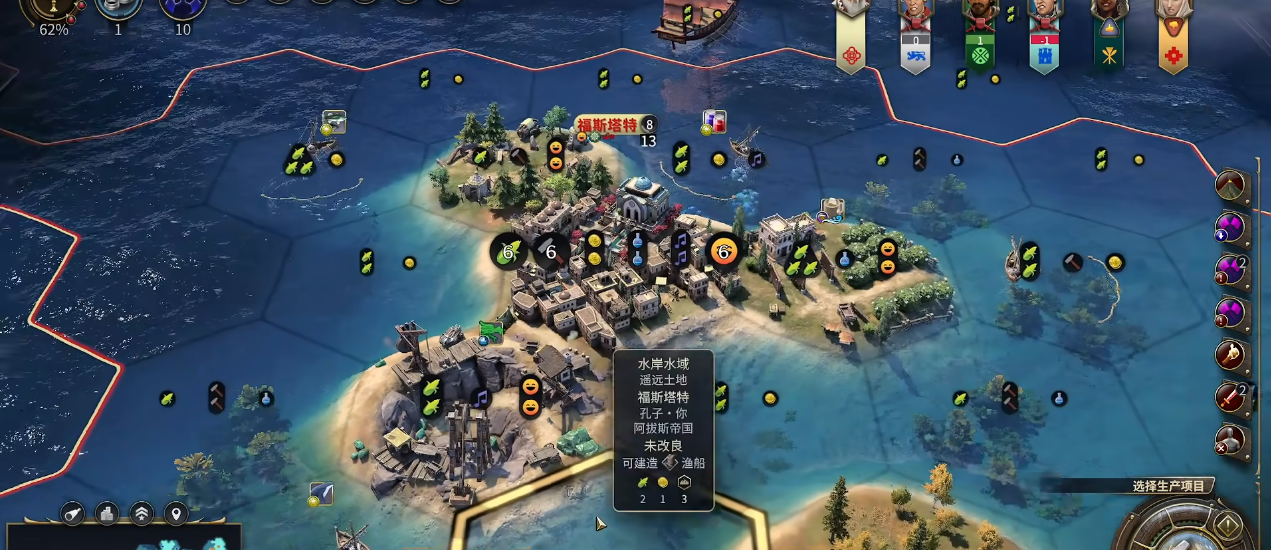Click the sword notification with number 2
This screenshot has height=550, width=1271.
click(1231, 398)
